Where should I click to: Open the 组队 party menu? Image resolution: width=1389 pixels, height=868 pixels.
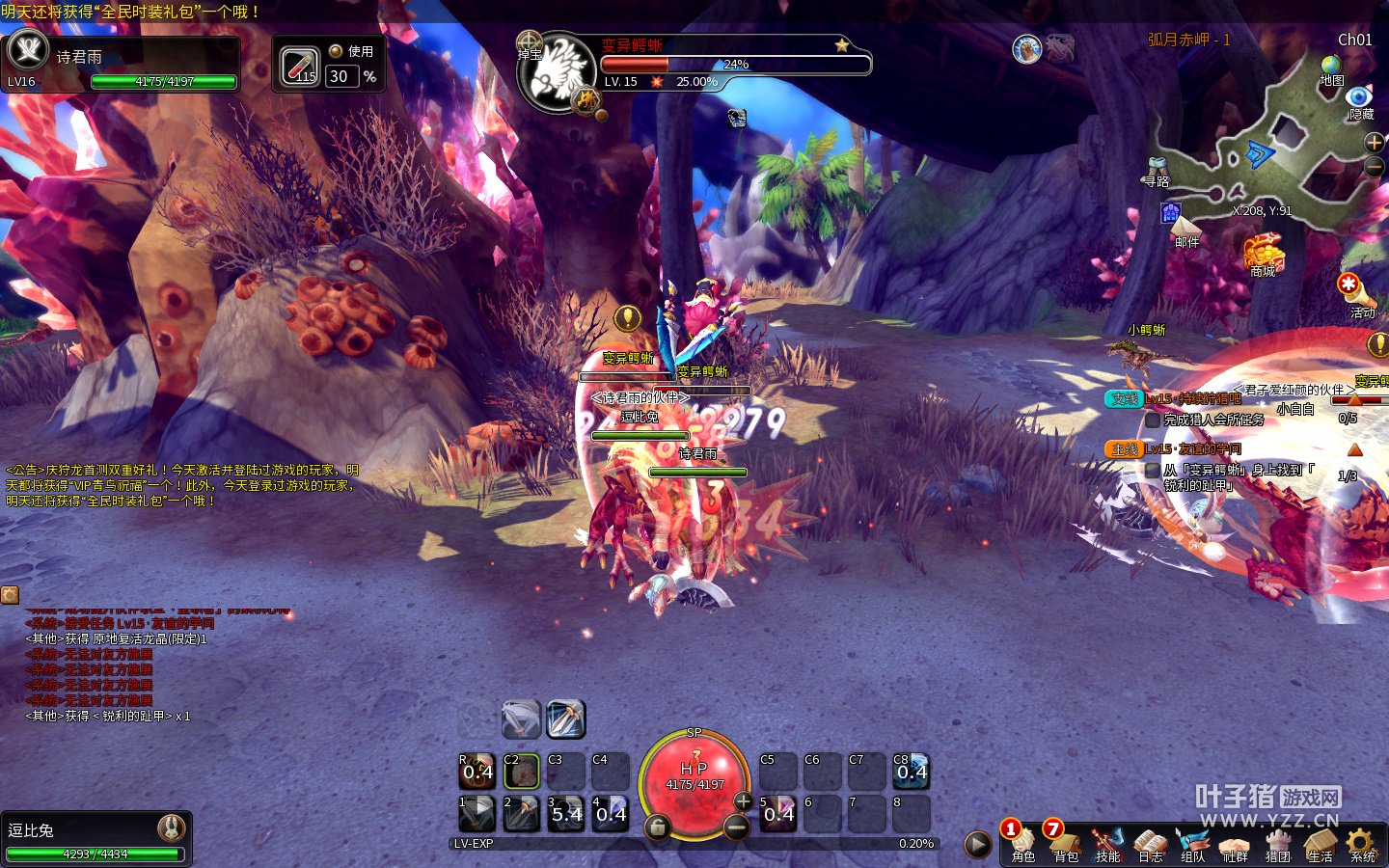pos(1192,843)
